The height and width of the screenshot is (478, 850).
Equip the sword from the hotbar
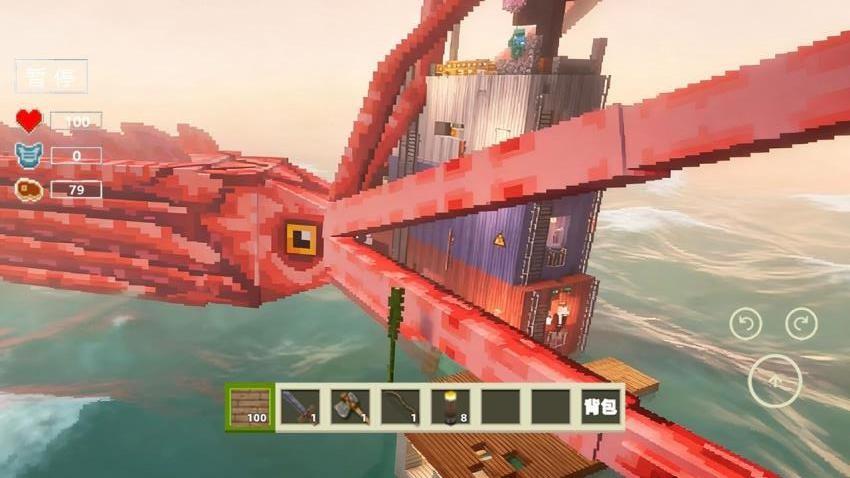pos(300,407)
